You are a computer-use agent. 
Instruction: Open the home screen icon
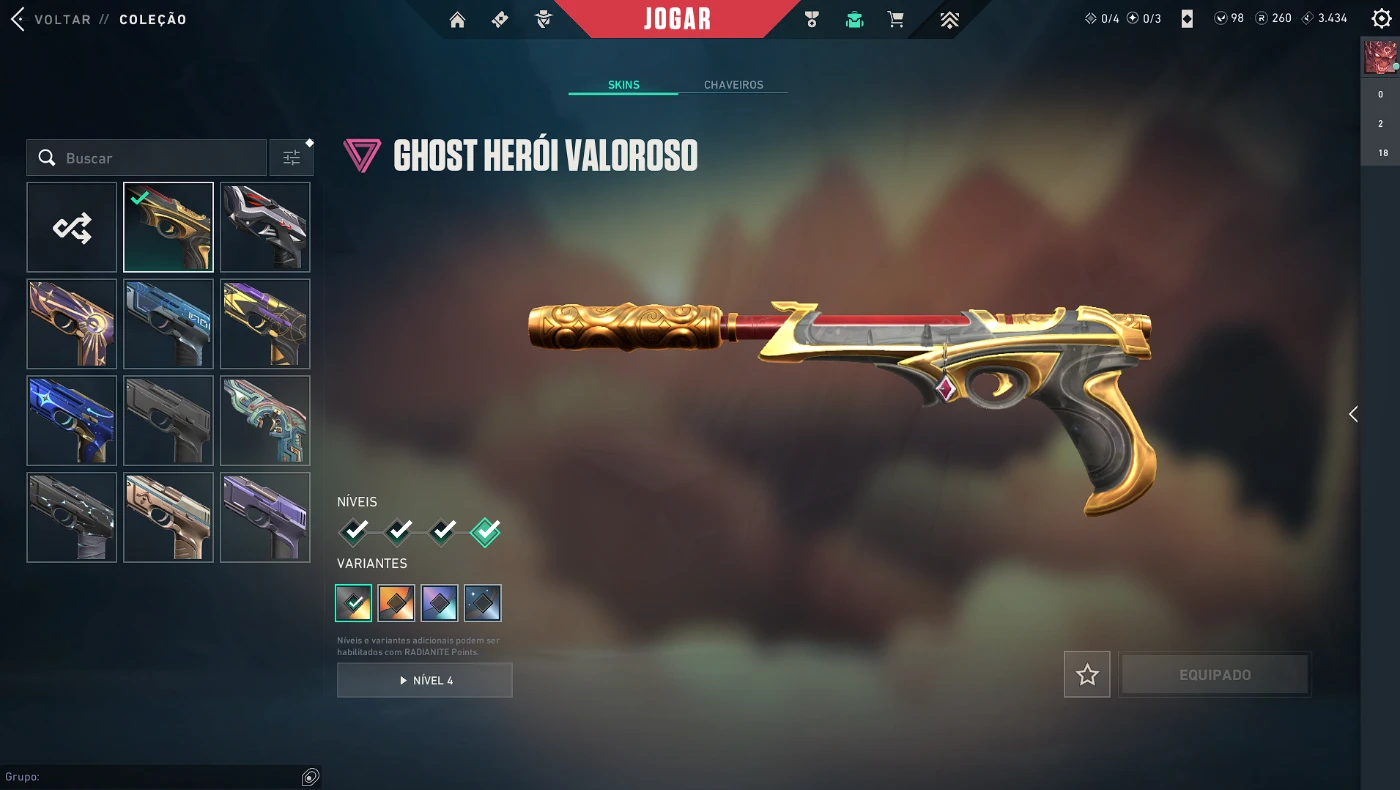[457, 19]
